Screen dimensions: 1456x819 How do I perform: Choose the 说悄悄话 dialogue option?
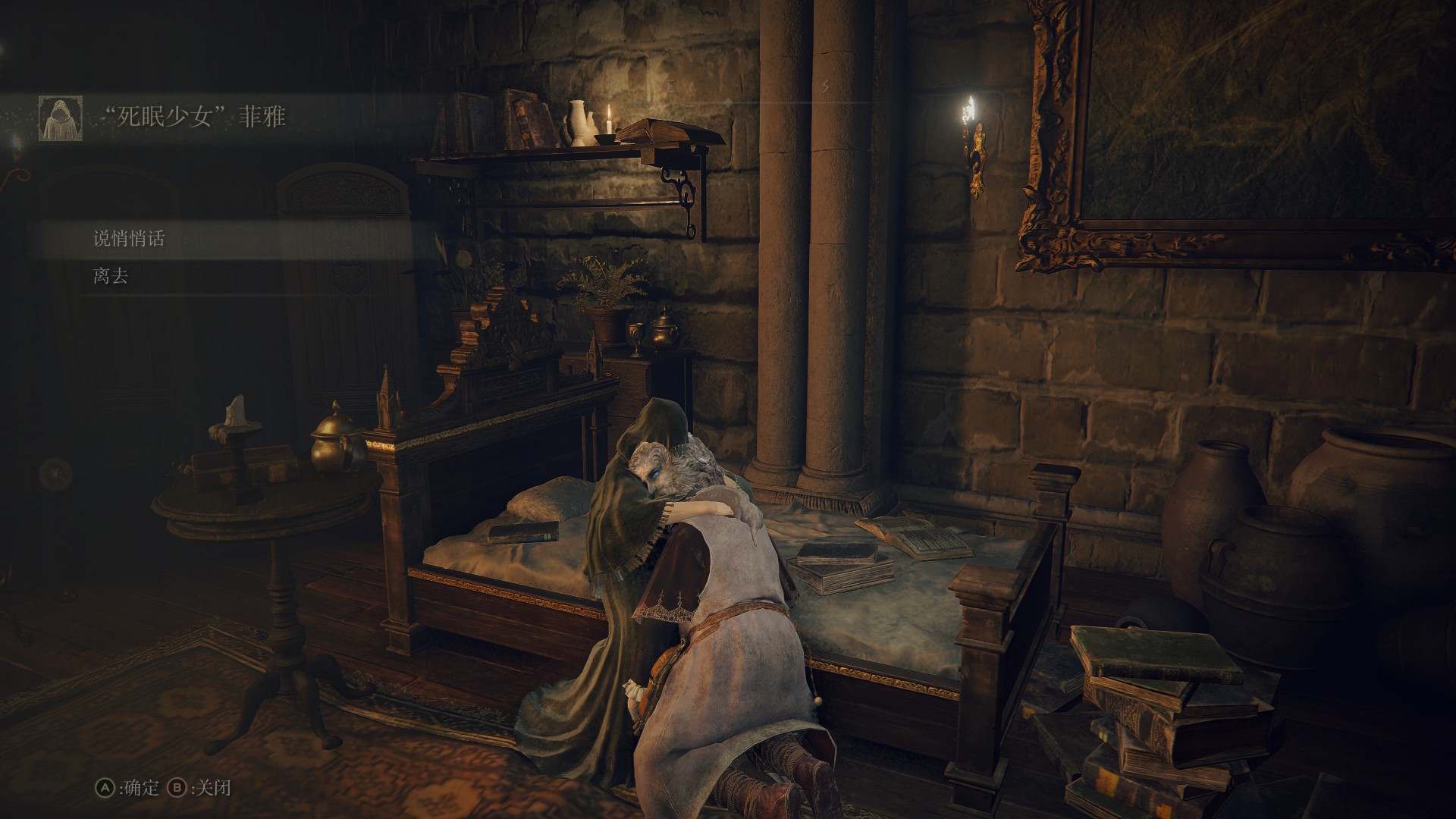click(129, 239)
